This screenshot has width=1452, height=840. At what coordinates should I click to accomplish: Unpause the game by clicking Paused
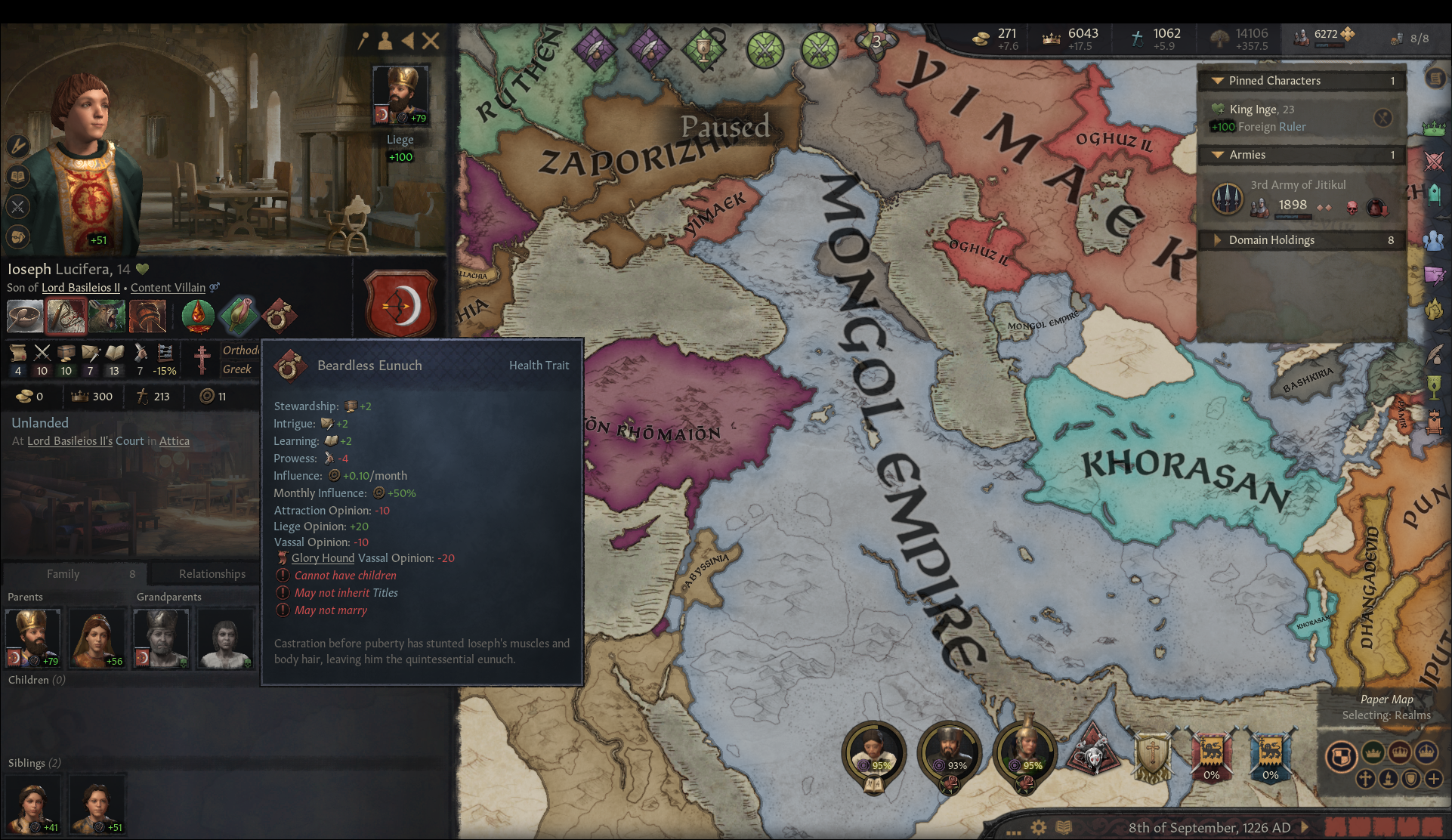[x=725, y=127]
